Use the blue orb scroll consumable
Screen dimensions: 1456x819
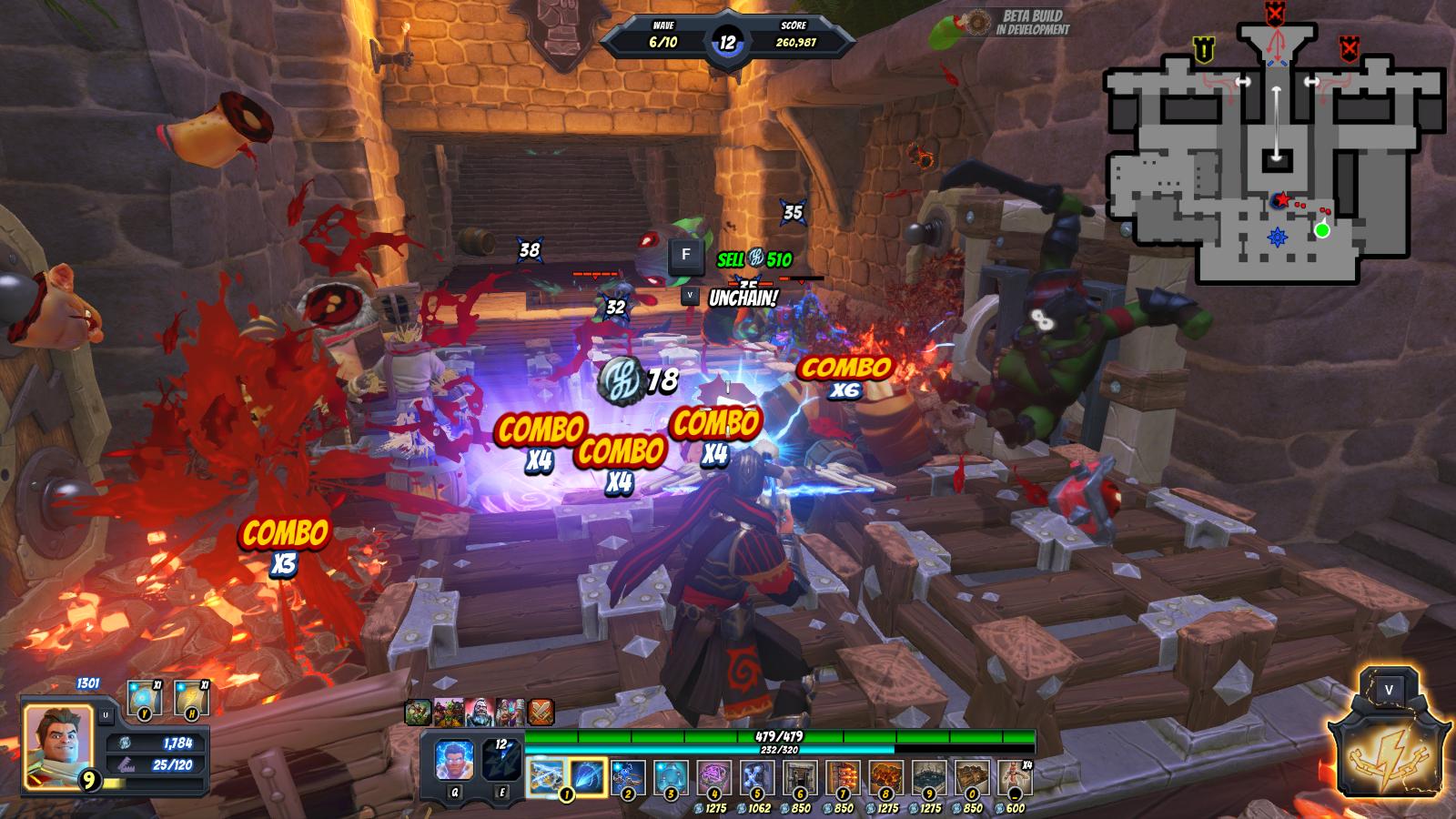[144, 698]
